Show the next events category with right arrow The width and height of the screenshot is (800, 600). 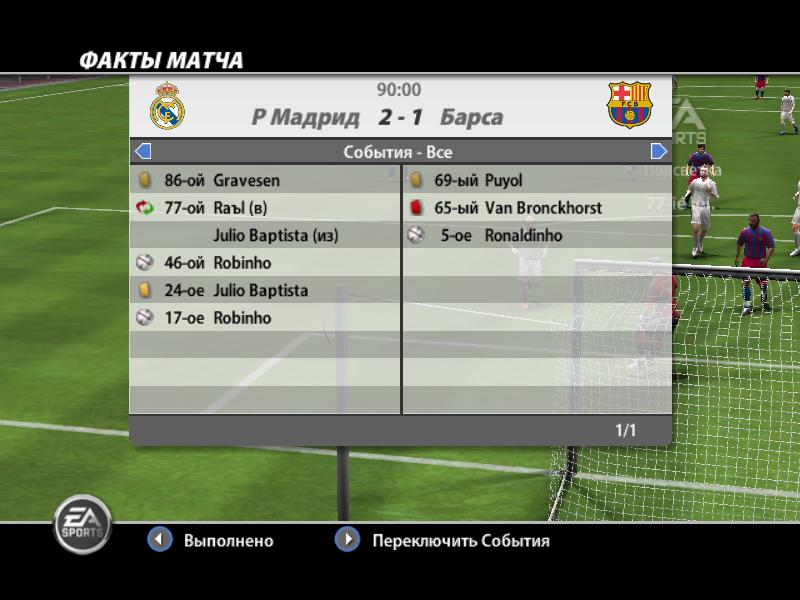point(658,152)
